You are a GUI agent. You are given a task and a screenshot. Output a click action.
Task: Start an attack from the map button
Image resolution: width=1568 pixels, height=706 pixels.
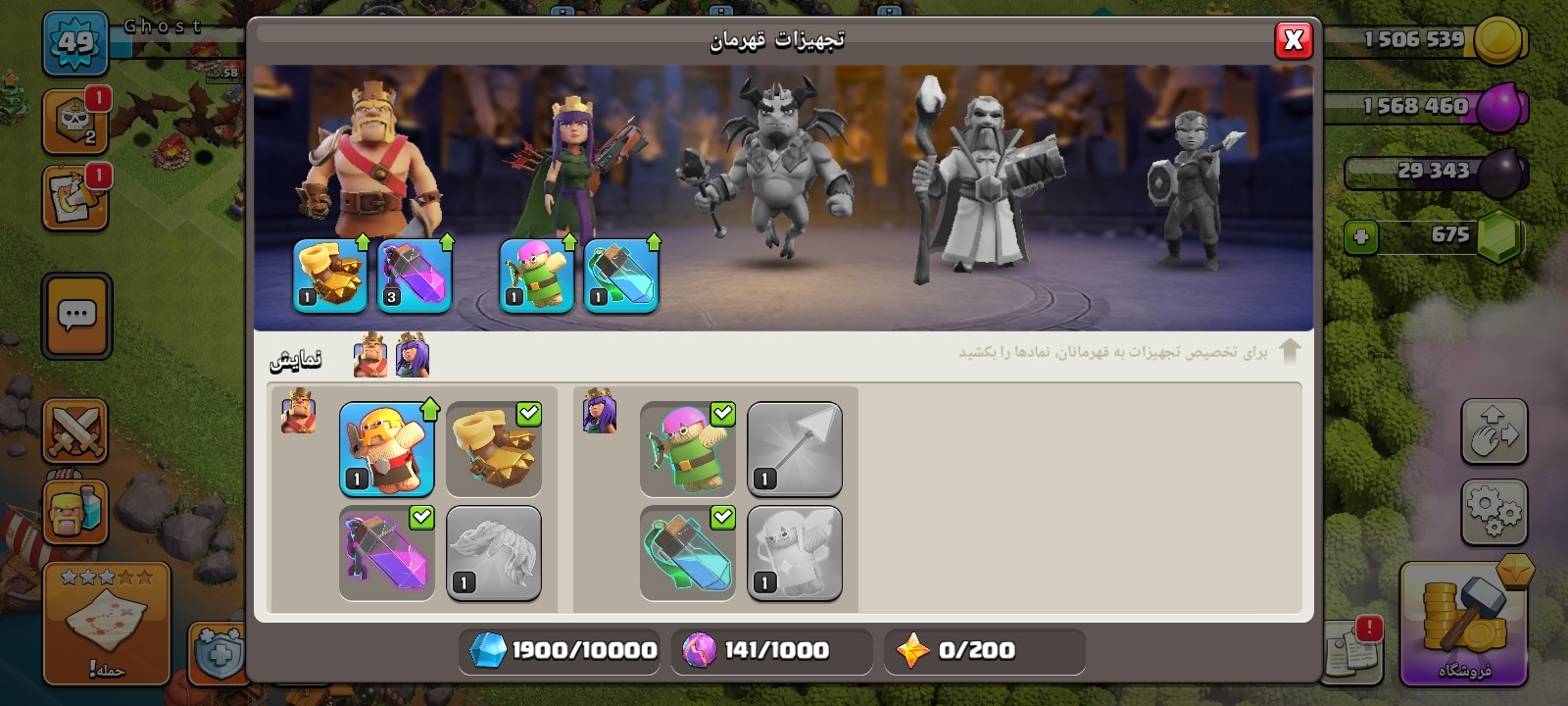(x=106, y=626)
